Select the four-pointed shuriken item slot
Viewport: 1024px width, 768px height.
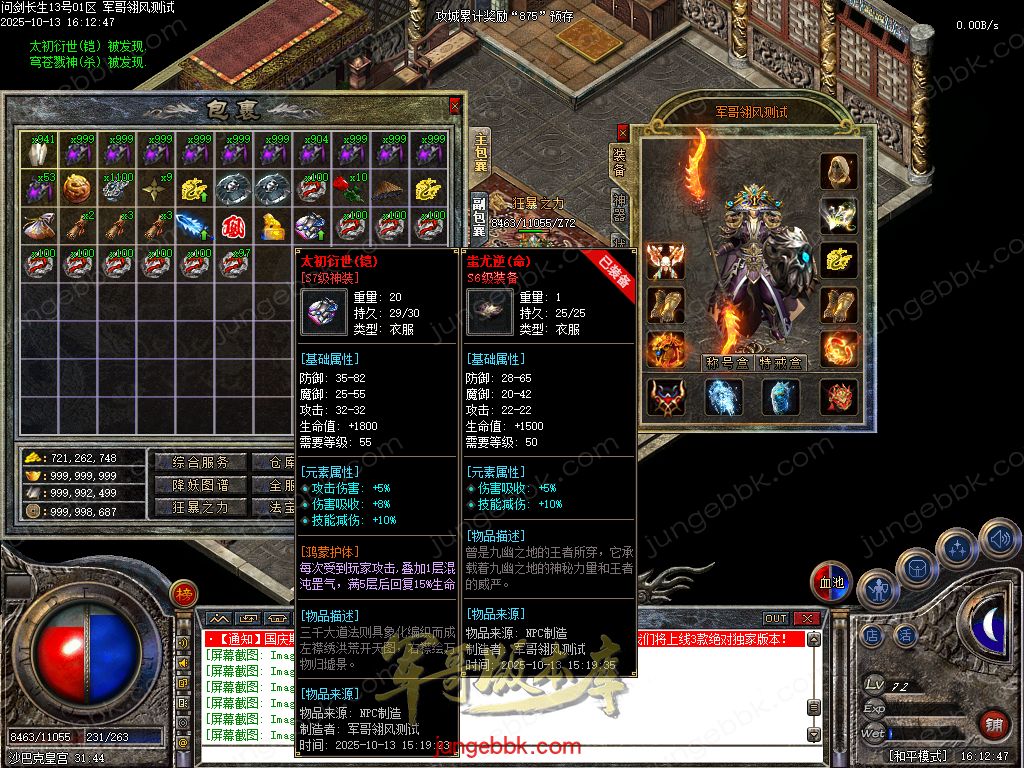point(154,189)
